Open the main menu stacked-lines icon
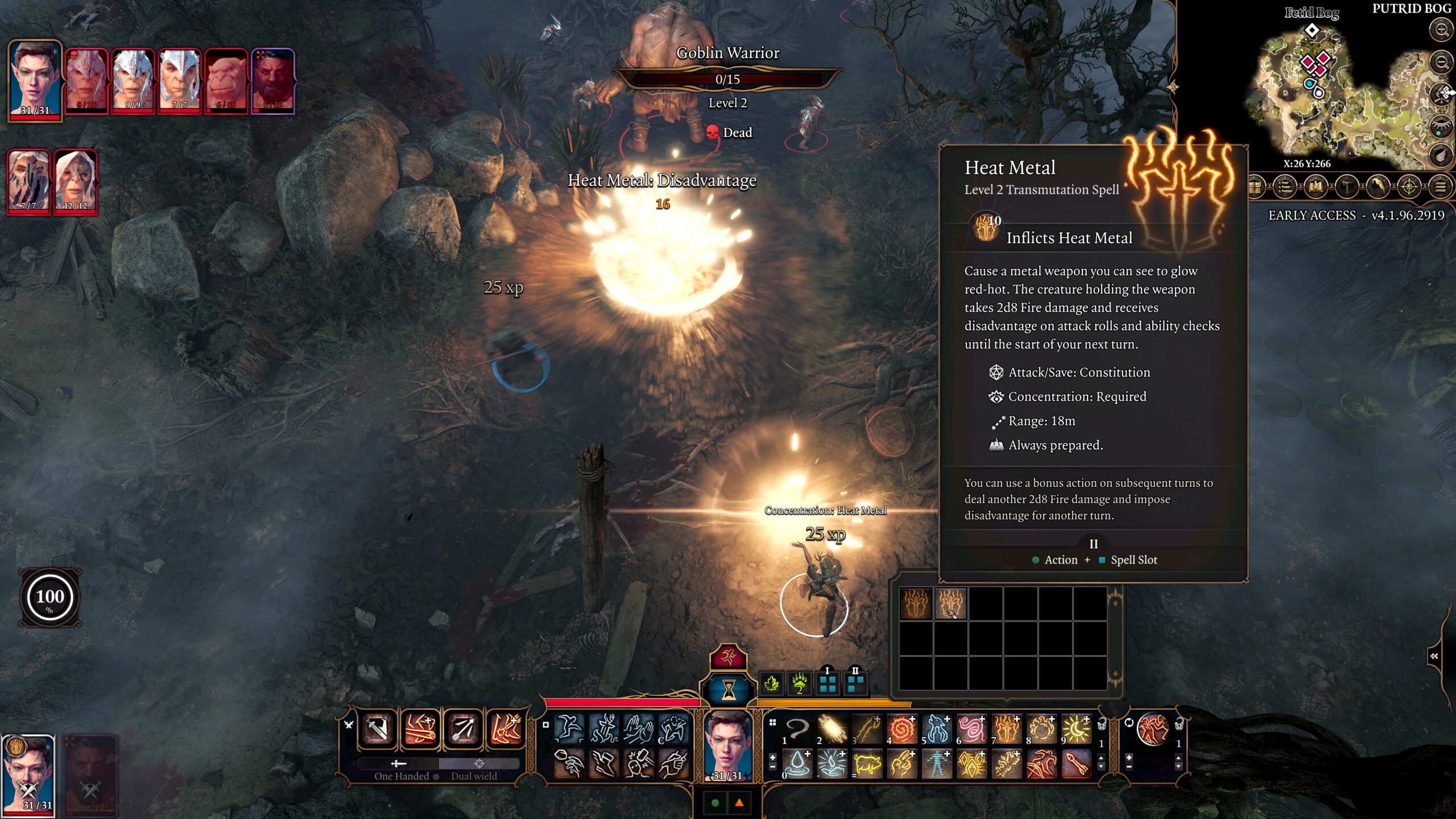The image size is (1456, 819). pyautogui.click(x=1440, y=187)
